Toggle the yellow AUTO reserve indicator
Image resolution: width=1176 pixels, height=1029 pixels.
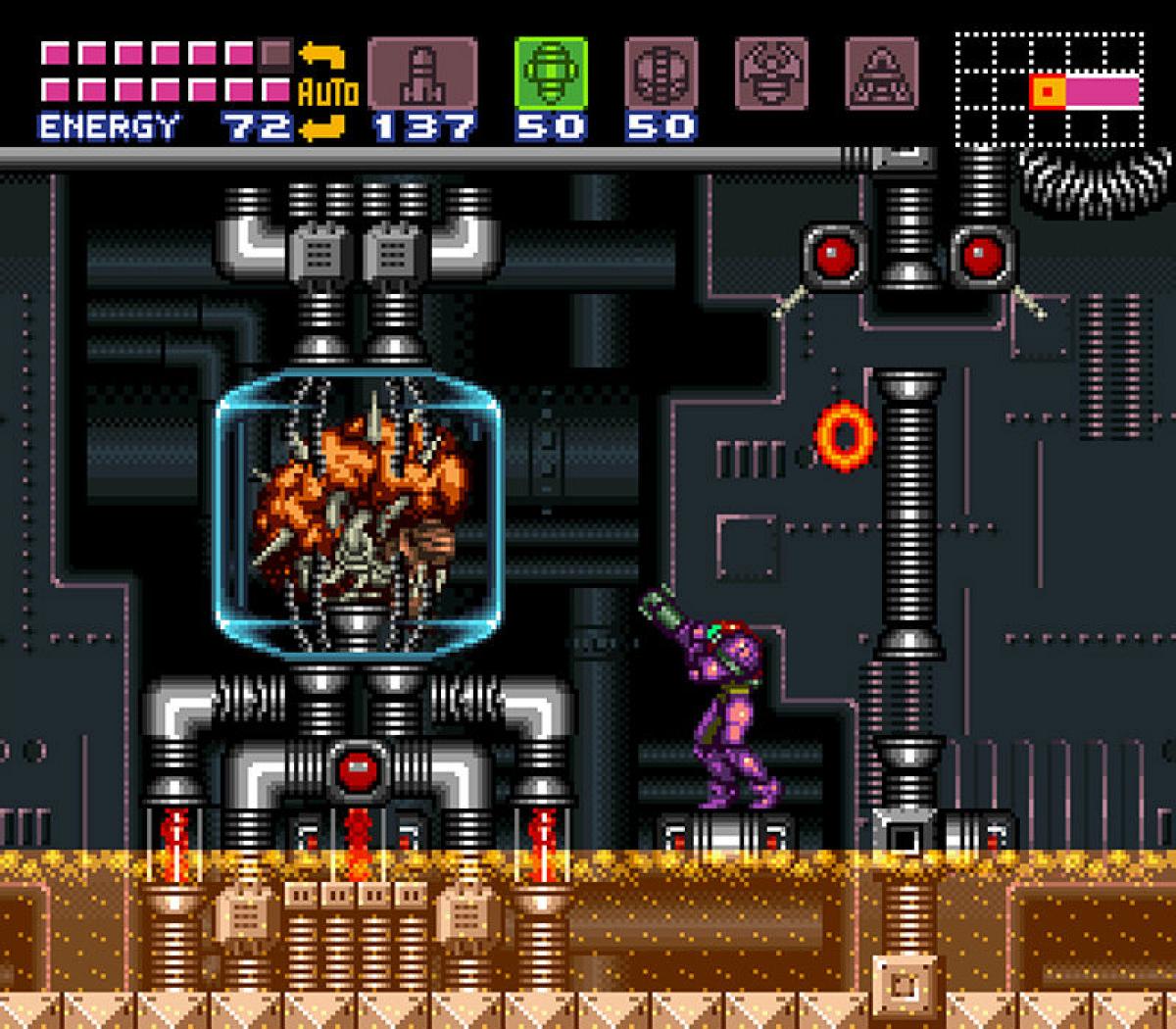(x=326, y=92)
